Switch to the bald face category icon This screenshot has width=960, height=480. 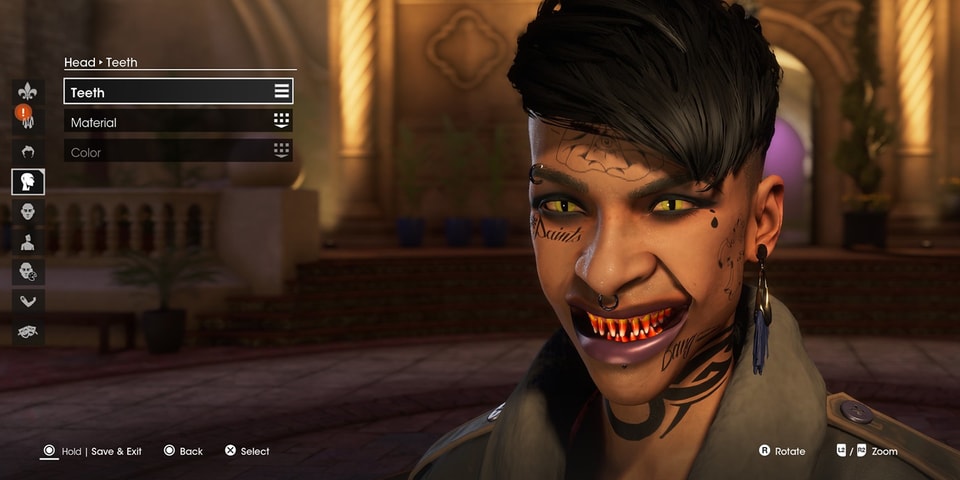click(28, 211)
